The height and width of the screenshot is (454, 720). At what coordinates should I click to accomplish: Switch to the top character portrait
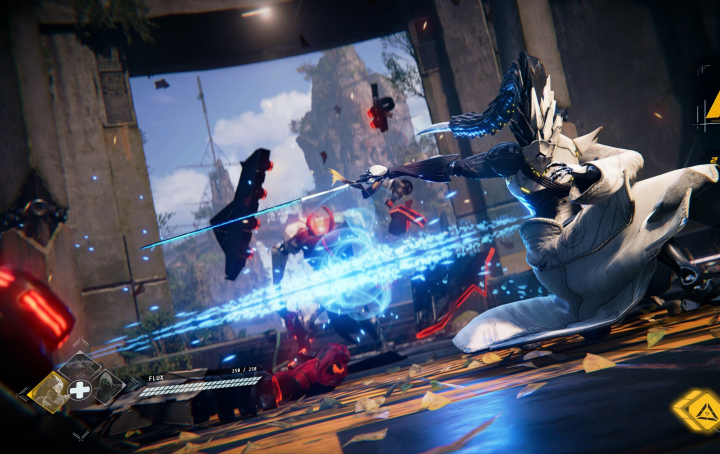coord(79,367)
